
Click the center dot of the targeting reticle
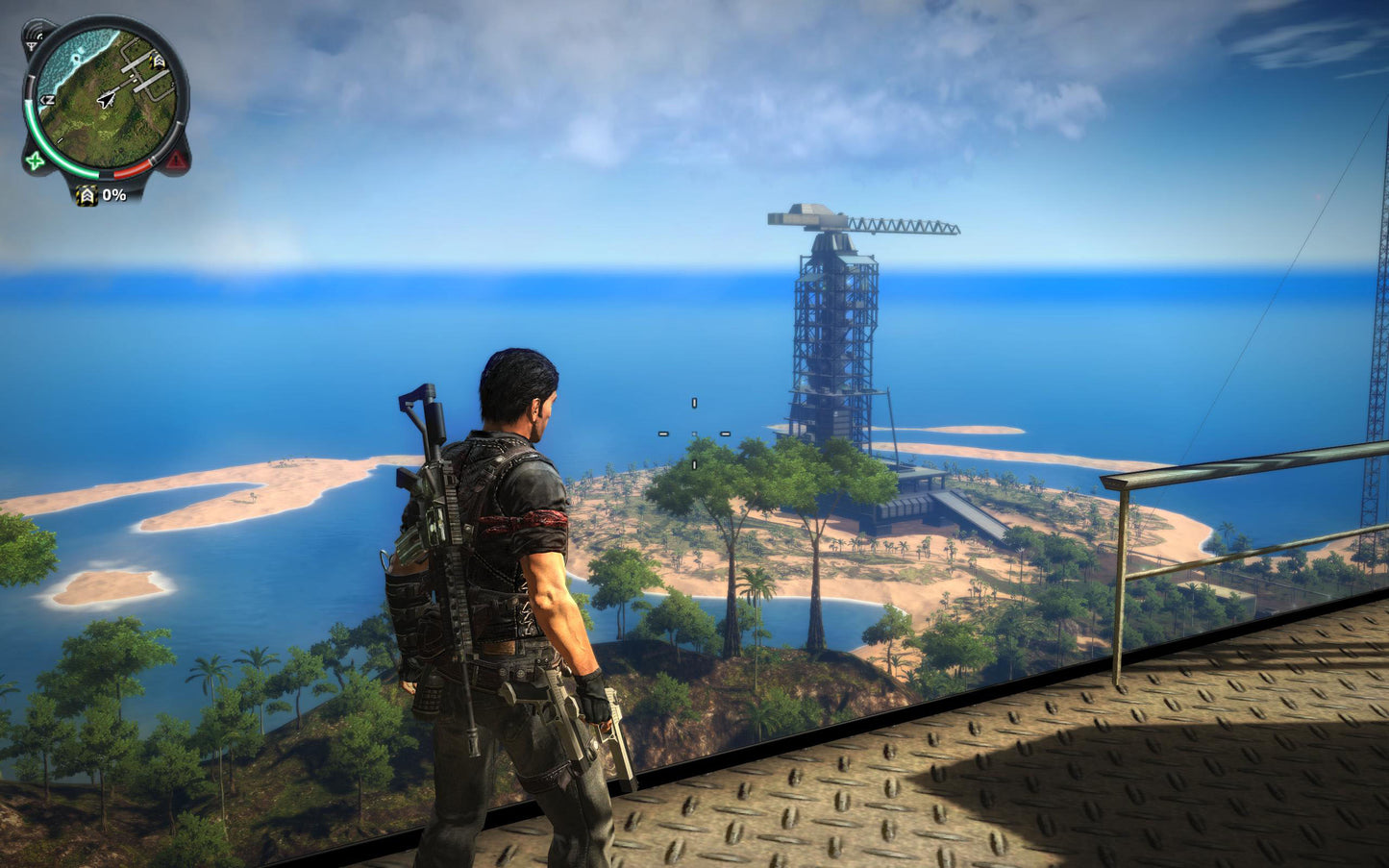tap(694, 434)
